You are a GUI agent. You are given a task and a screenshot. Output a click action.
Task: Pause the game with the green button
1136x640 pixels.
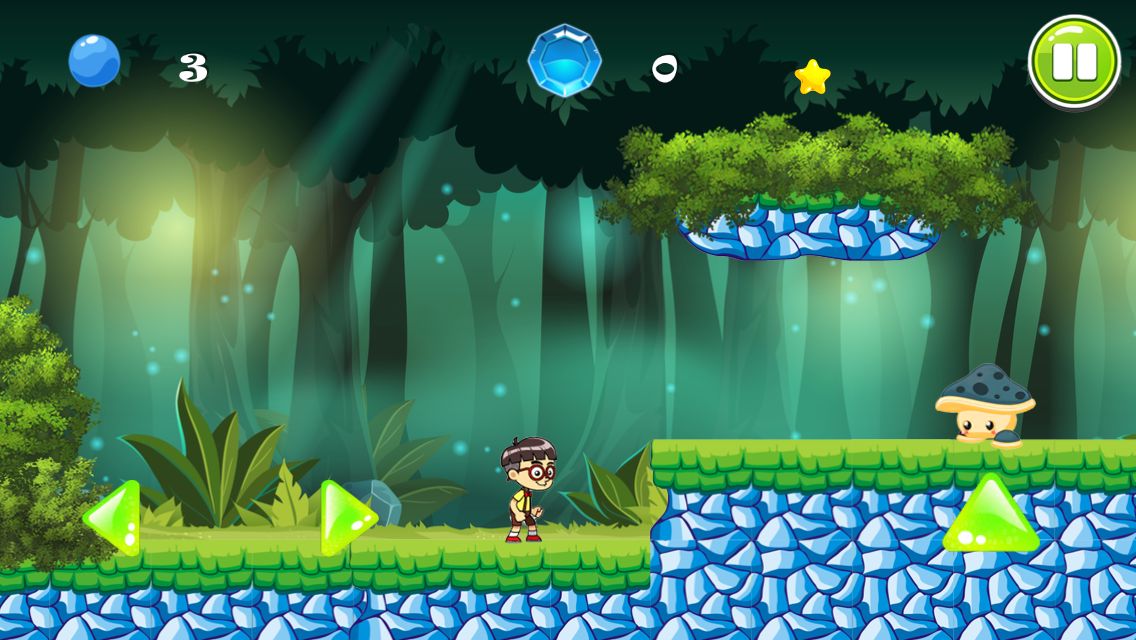1074,61
